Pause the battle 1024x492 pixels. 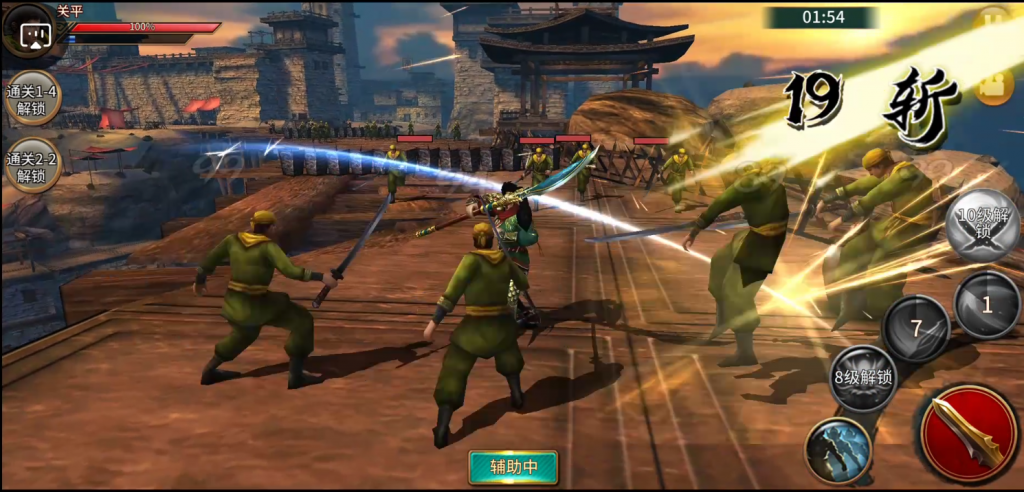[992, 18]
